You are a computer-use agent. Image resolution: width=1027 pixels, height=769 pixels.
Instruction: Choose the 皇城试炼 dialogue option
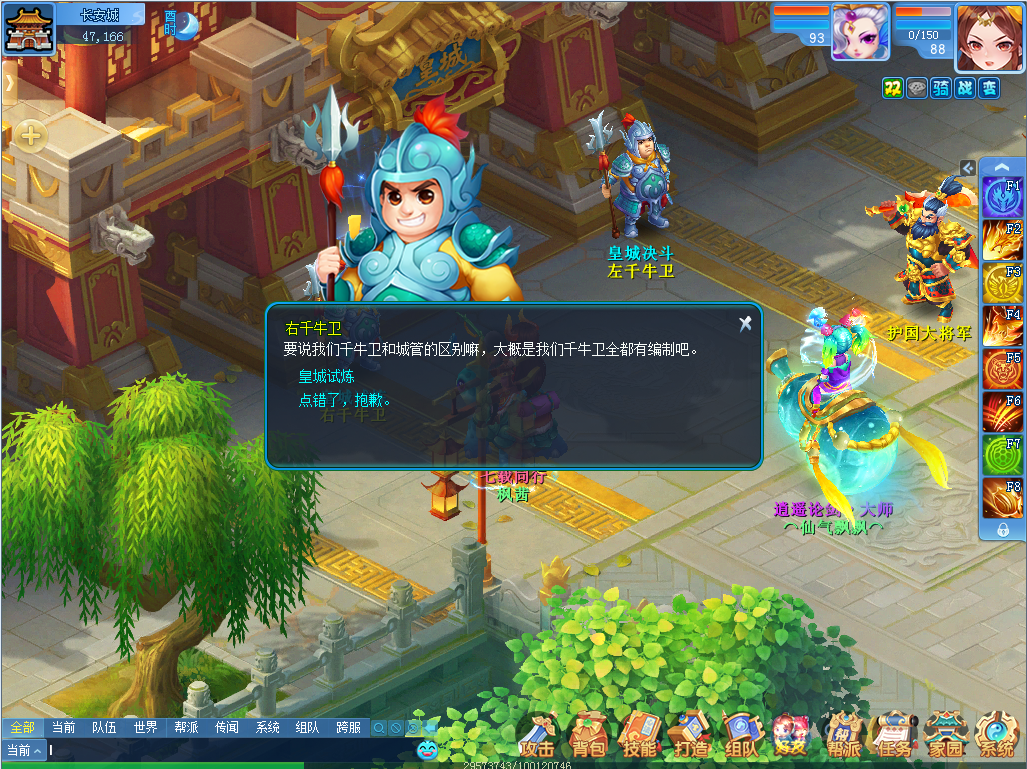[x=326, y=377]
